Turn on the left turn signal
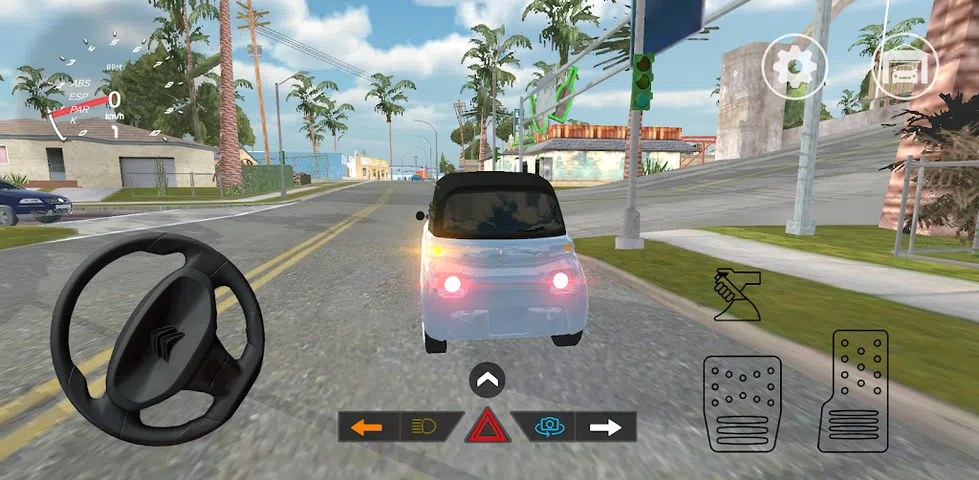 tap(368, 427)
